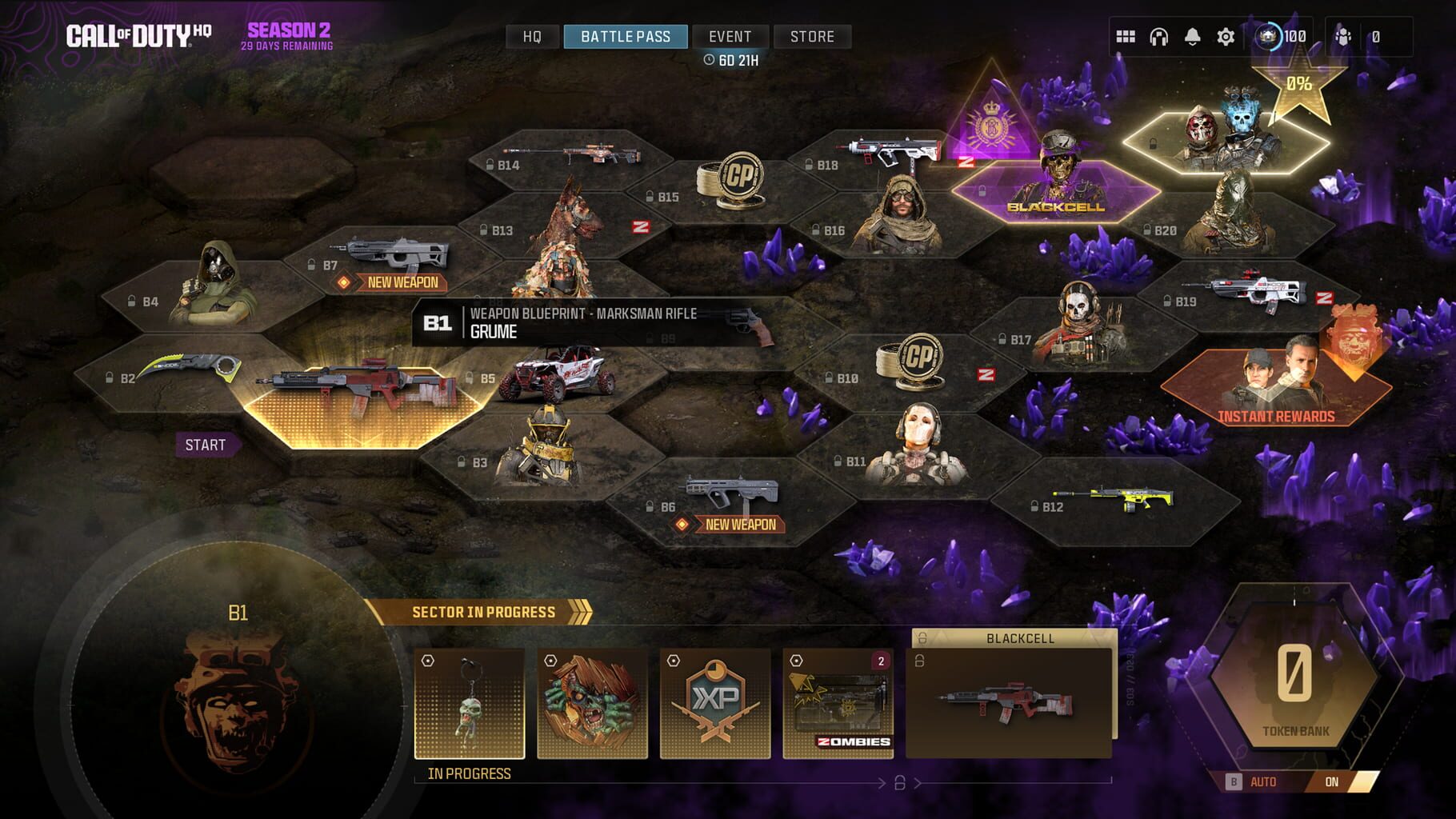The height and width of the screenshot is (819, 1456).
Task: Click the INSTANT REWARDS banner
Action: pos(1275,415)
